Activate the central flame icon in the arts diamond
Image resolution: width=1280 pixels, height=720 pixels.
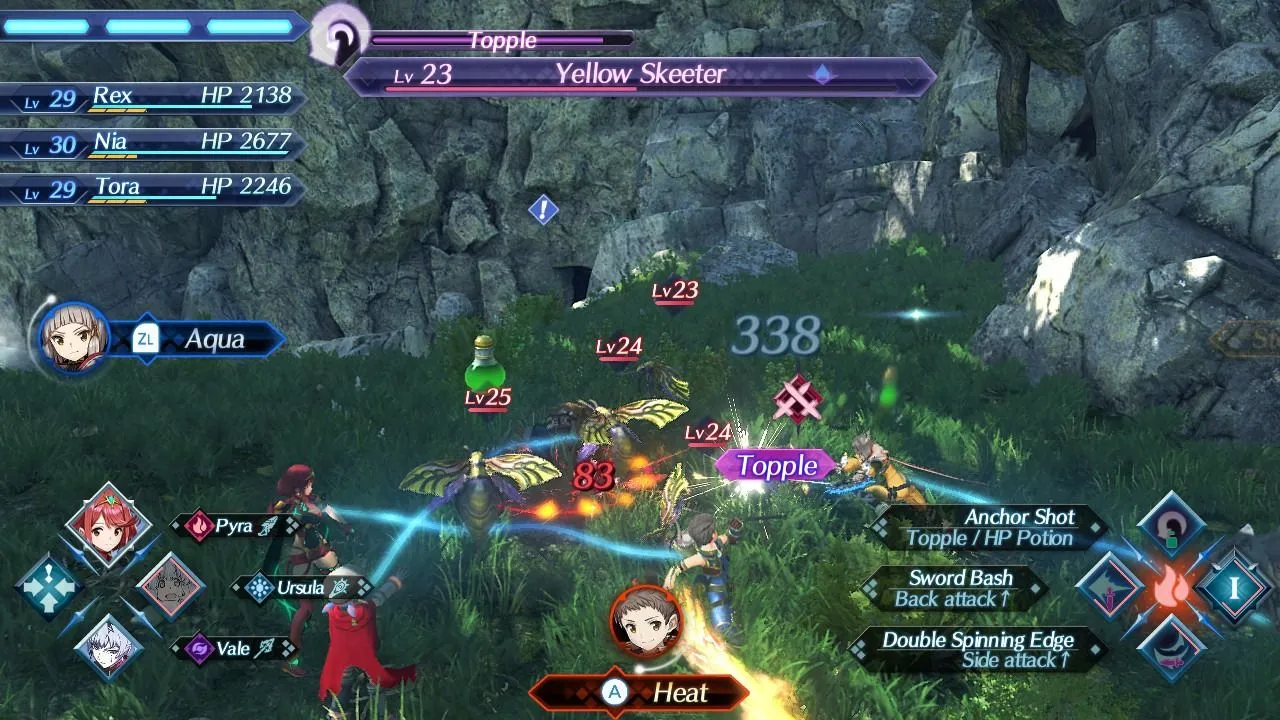coord(1171,588)
